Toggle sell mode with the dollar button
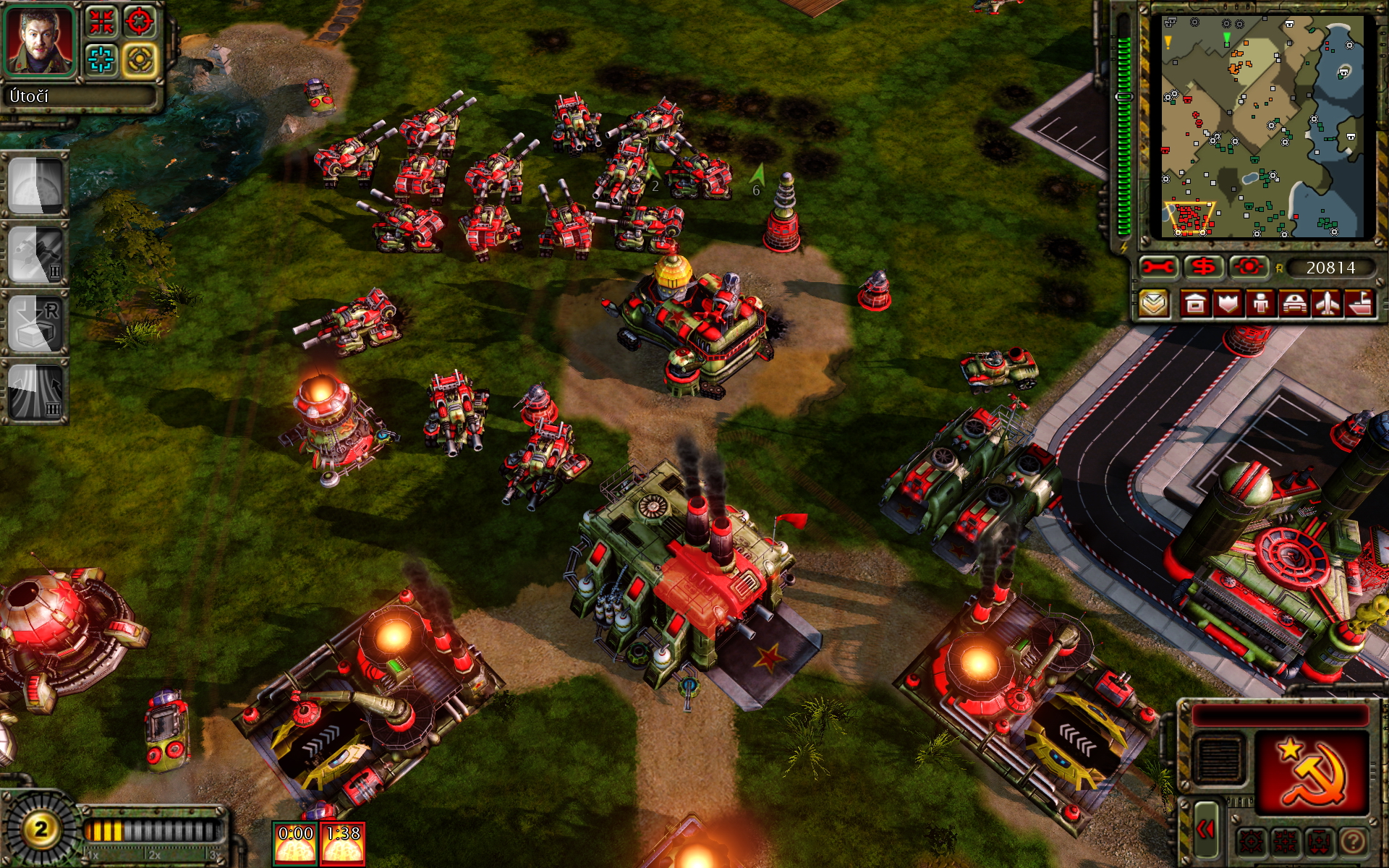Viewport: 1389px width, 868px height. pyautogui.click(x=1203, y=268)
